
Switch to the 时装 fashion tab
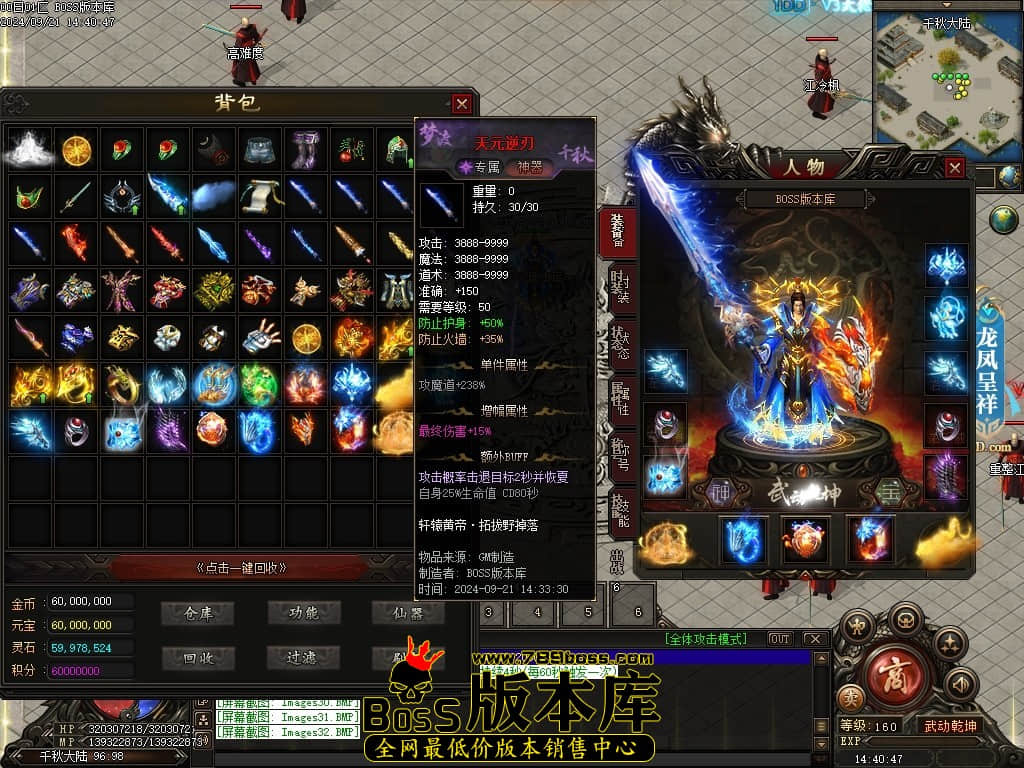[x=620, y=287]
